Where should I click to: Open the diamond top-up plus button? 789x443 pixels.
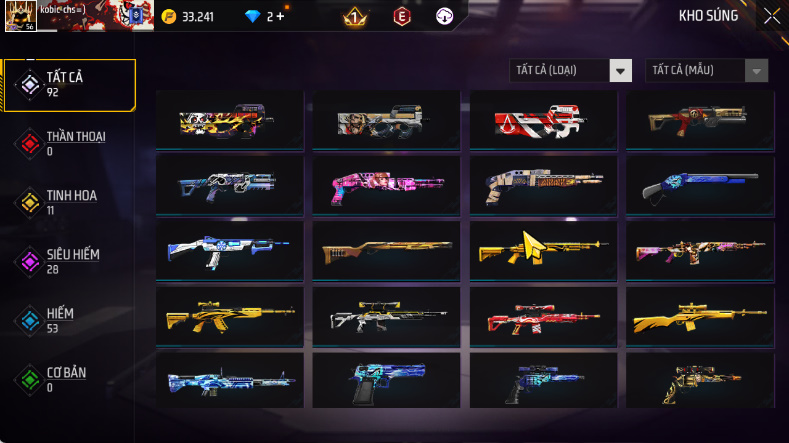click(x=280, y=16)
